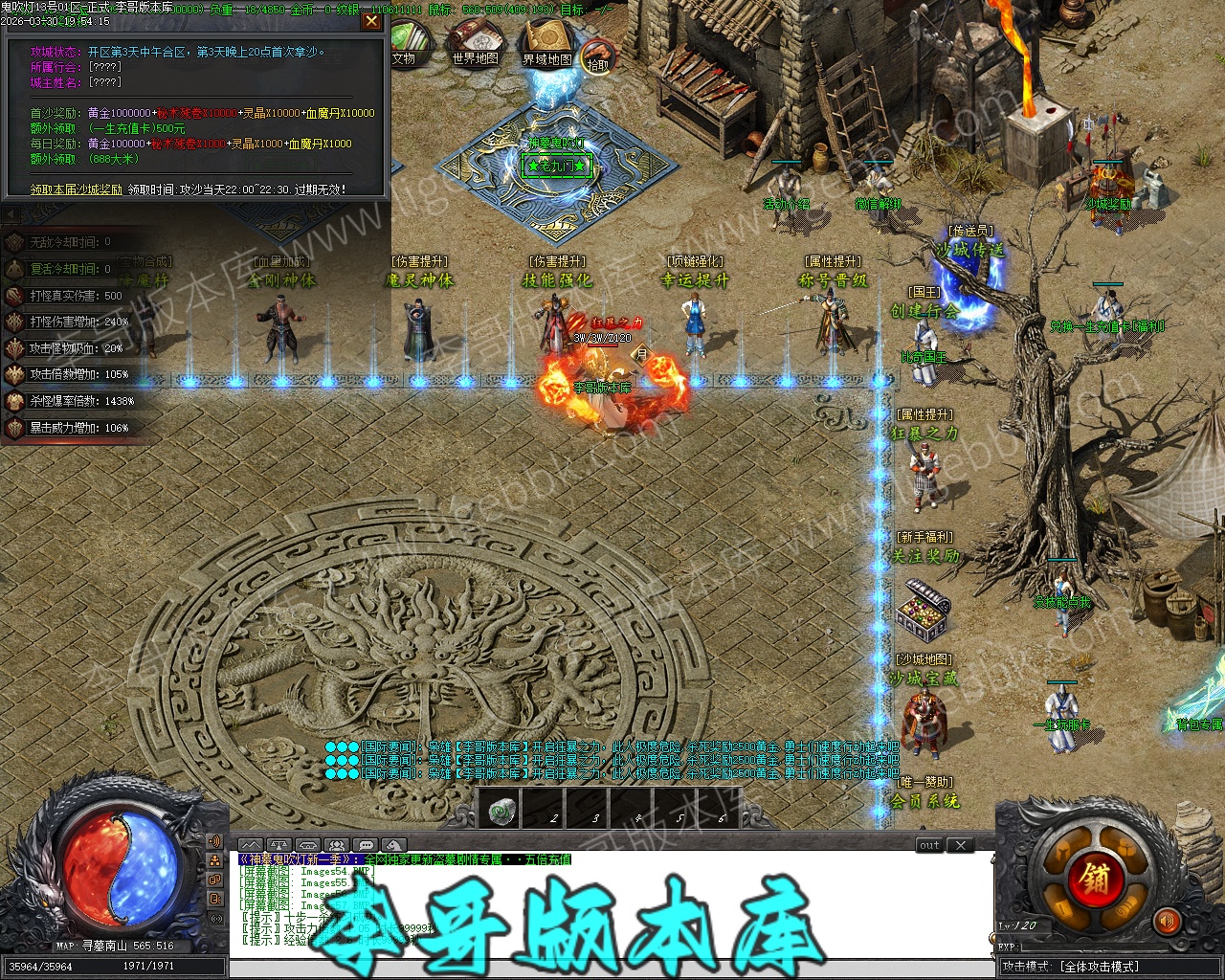Click the 'out' button above chat

(x=929, y=845)
